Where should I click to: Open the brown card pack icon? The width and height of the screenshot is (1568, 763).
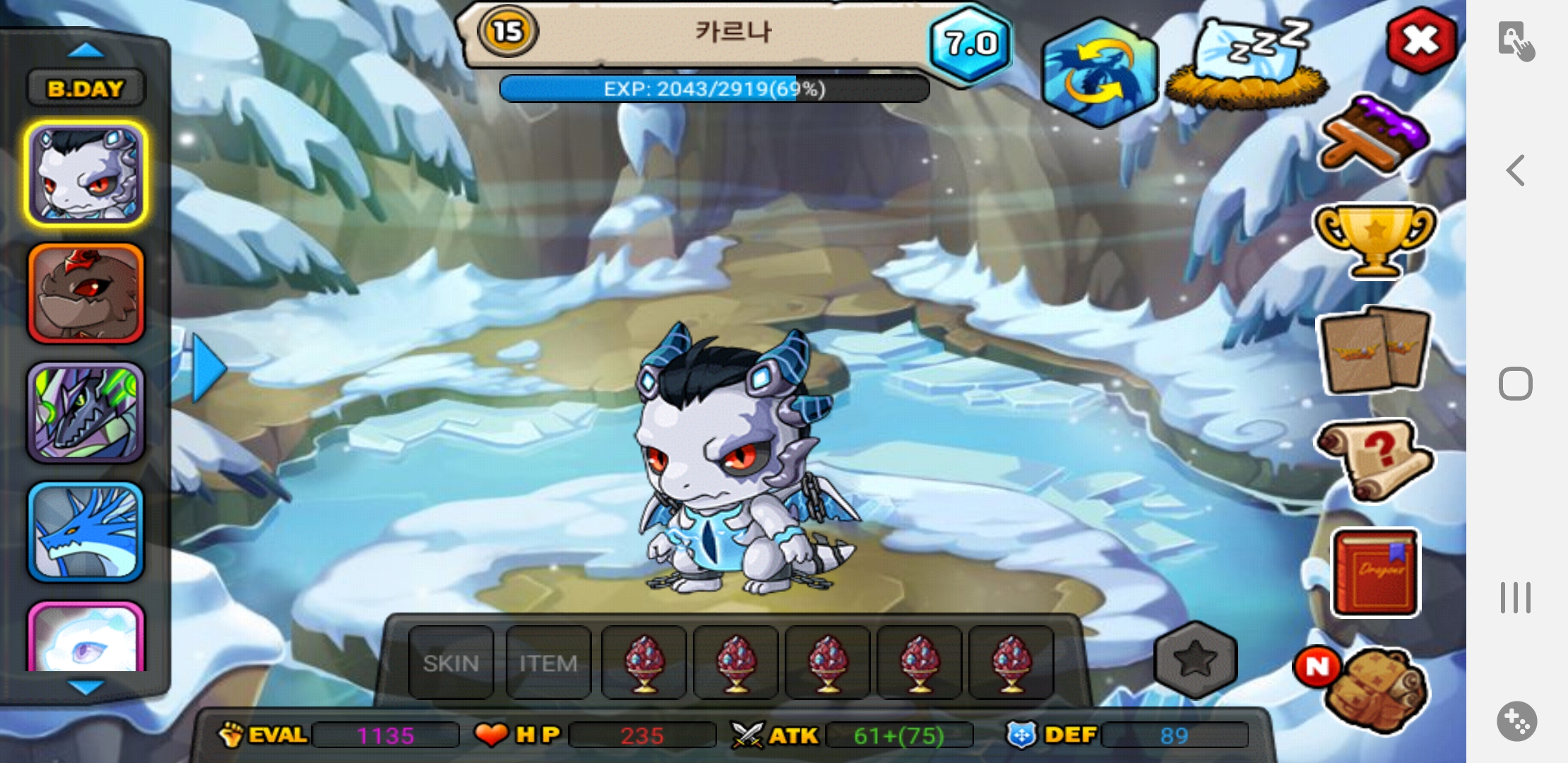[1374, 350]
